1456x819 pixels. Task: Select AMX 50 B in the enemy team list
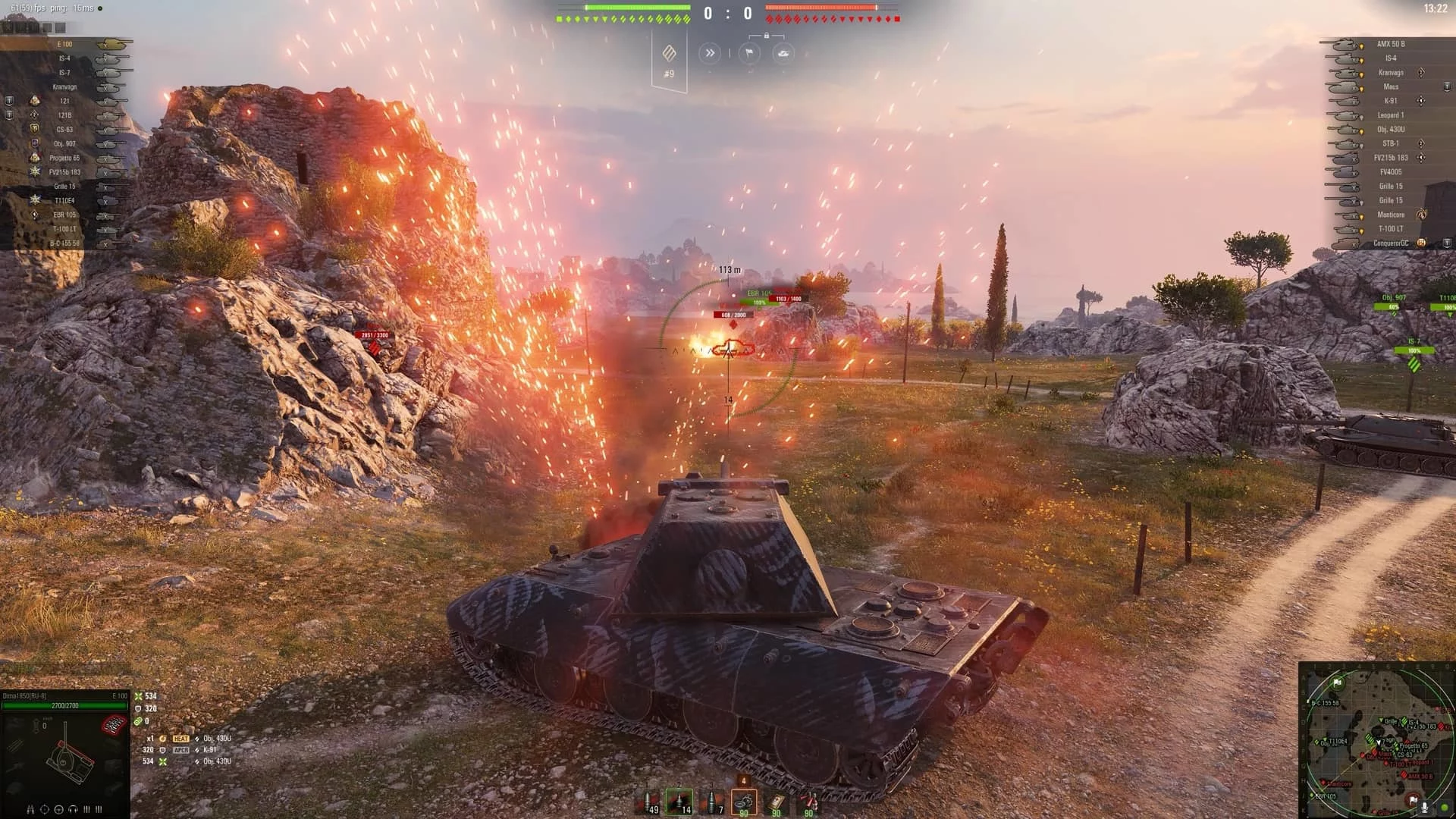pos(1390,44)
